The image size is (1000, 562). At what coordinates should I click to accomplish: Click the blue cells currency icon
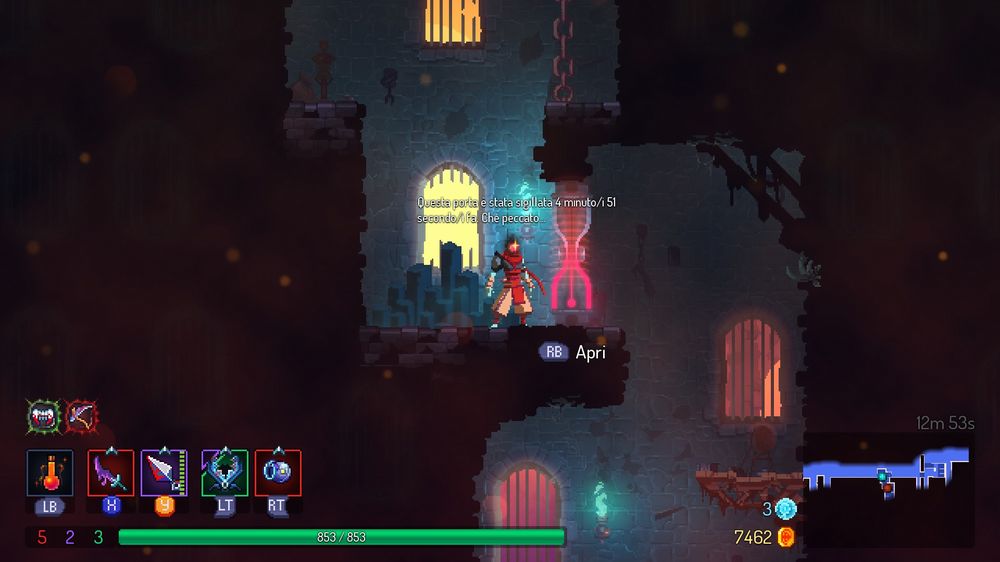pos(786,509)
